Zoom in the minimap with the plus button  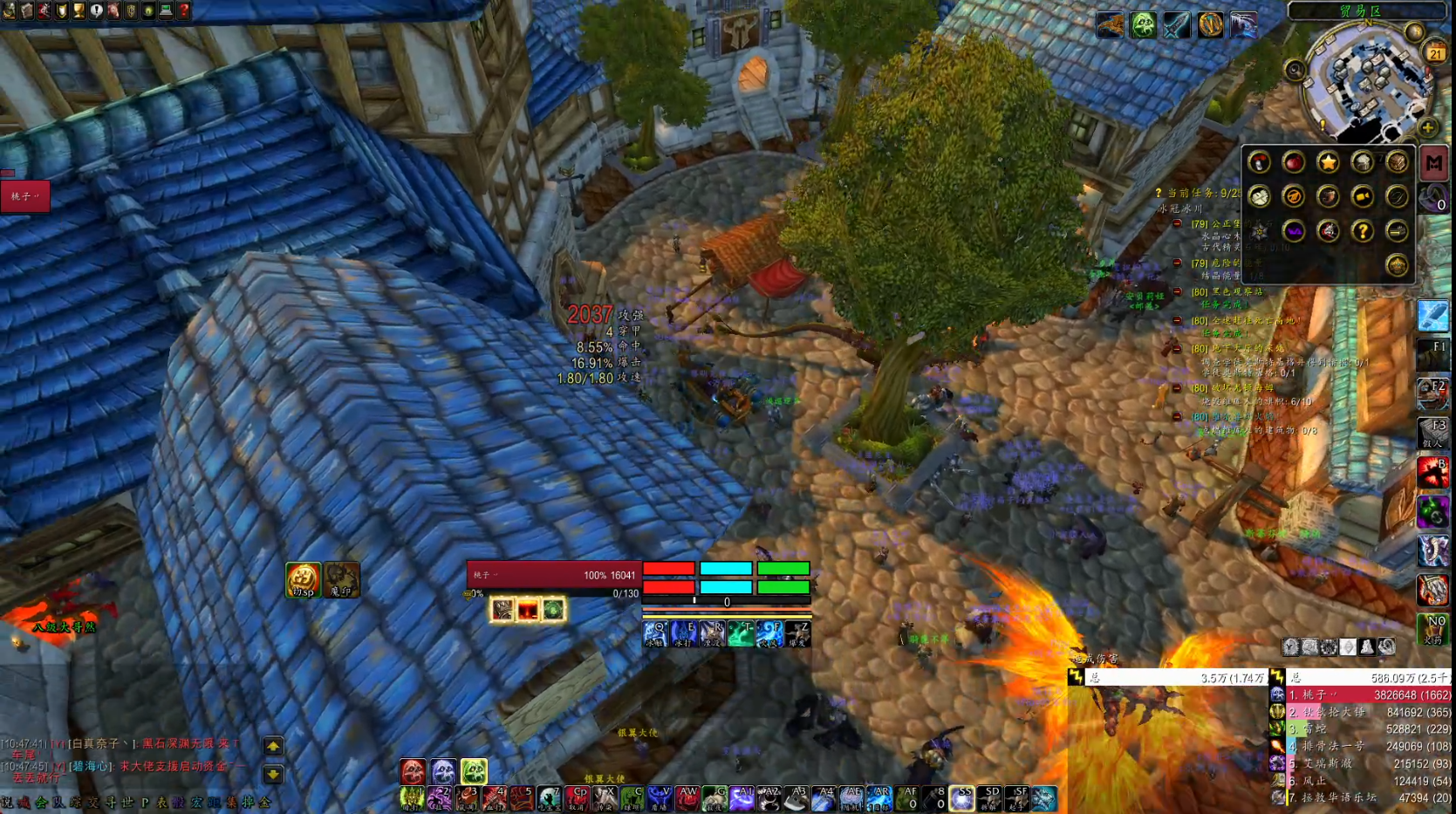1427,128
